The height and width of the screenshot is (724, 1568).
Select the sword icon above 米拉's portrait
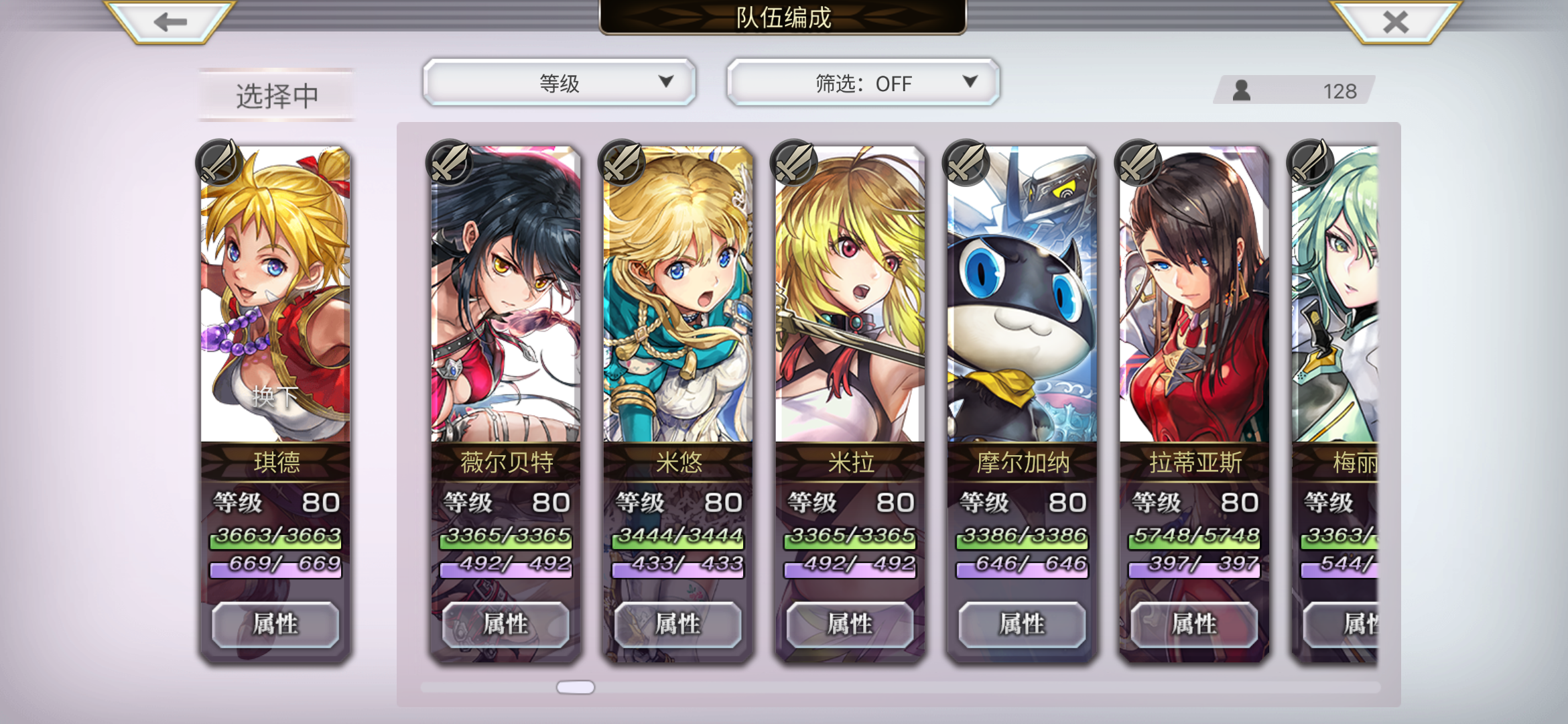[x=793, y=163]
